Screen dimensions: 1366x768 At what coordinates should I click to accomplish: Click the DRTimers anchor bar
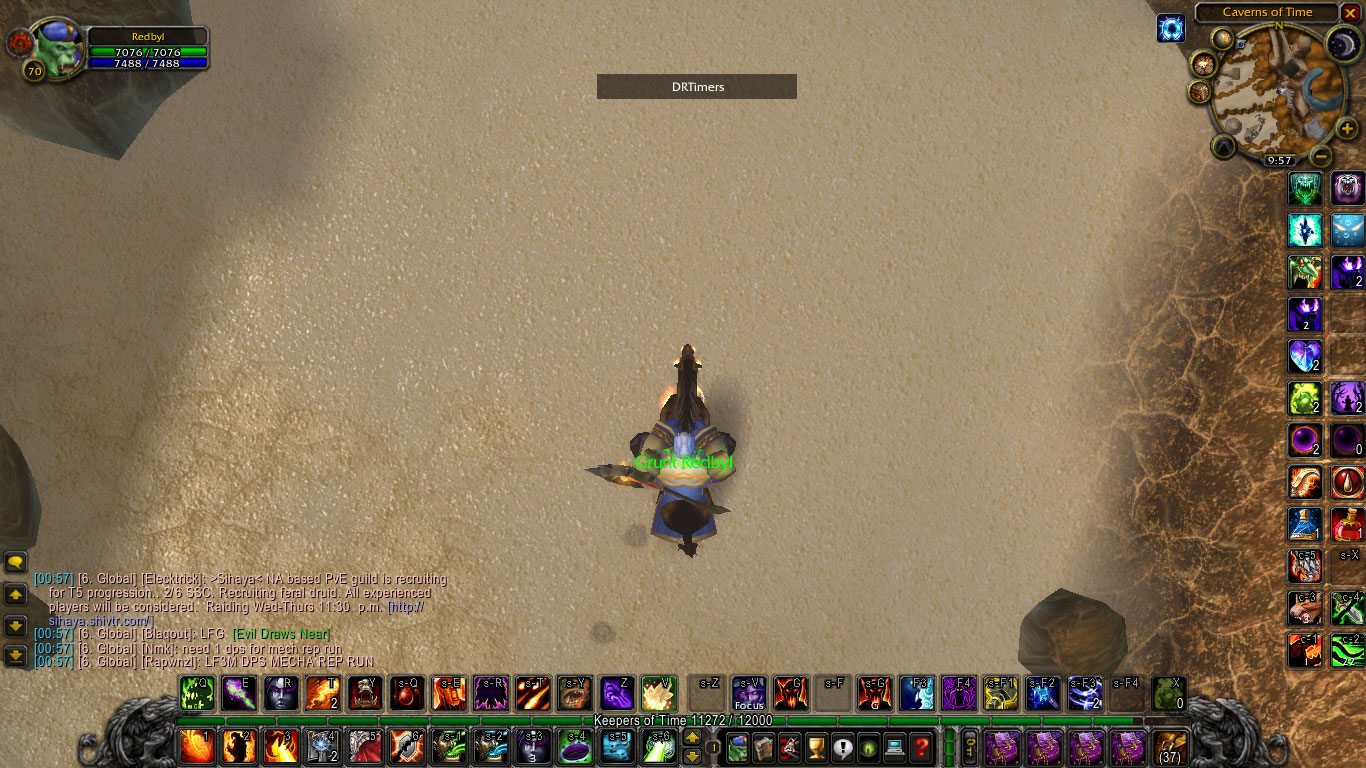pyautogui.click(x=697, y=87)
